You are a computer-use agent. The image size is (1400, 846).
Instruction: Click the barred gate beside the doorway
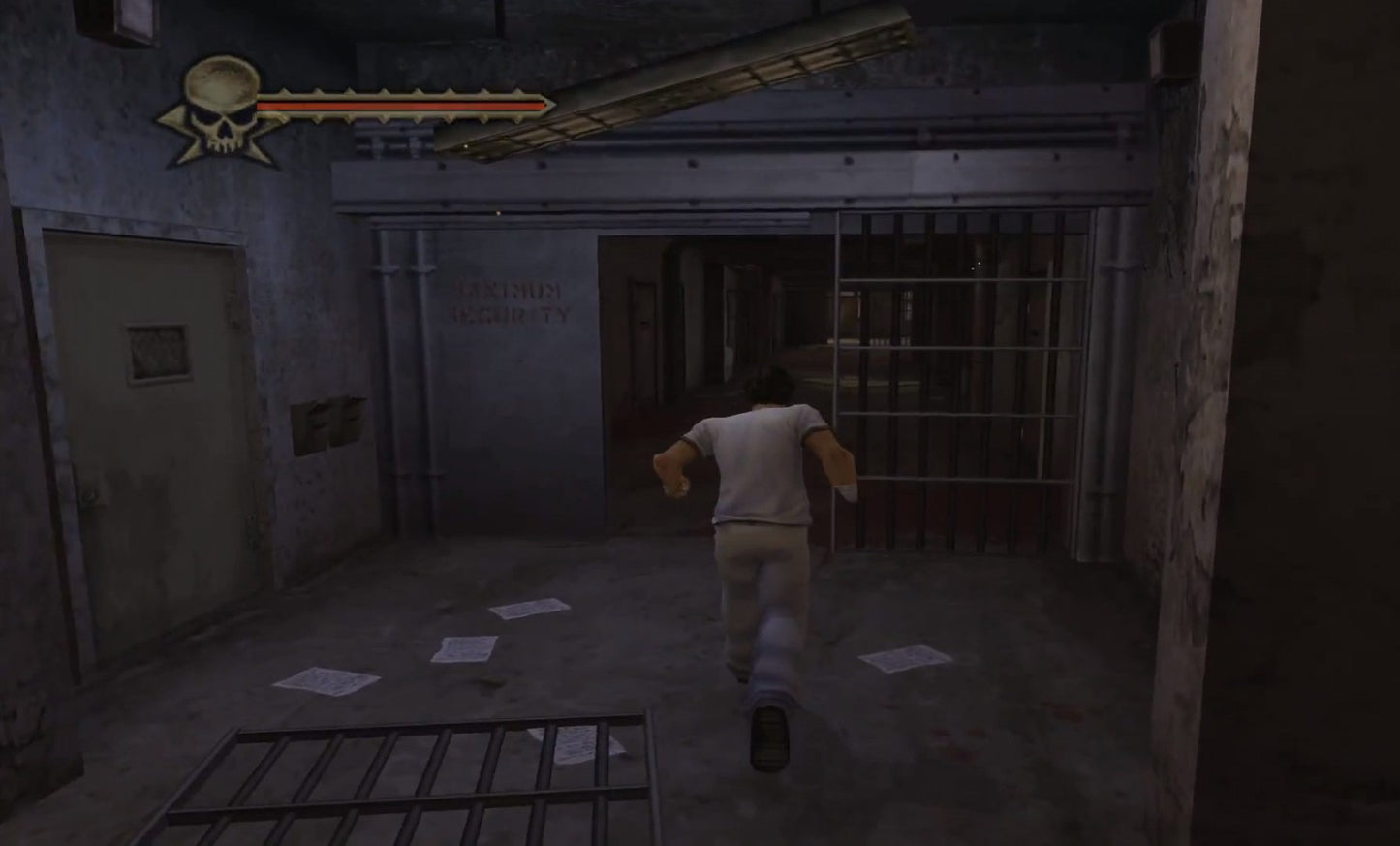point(959,378)
